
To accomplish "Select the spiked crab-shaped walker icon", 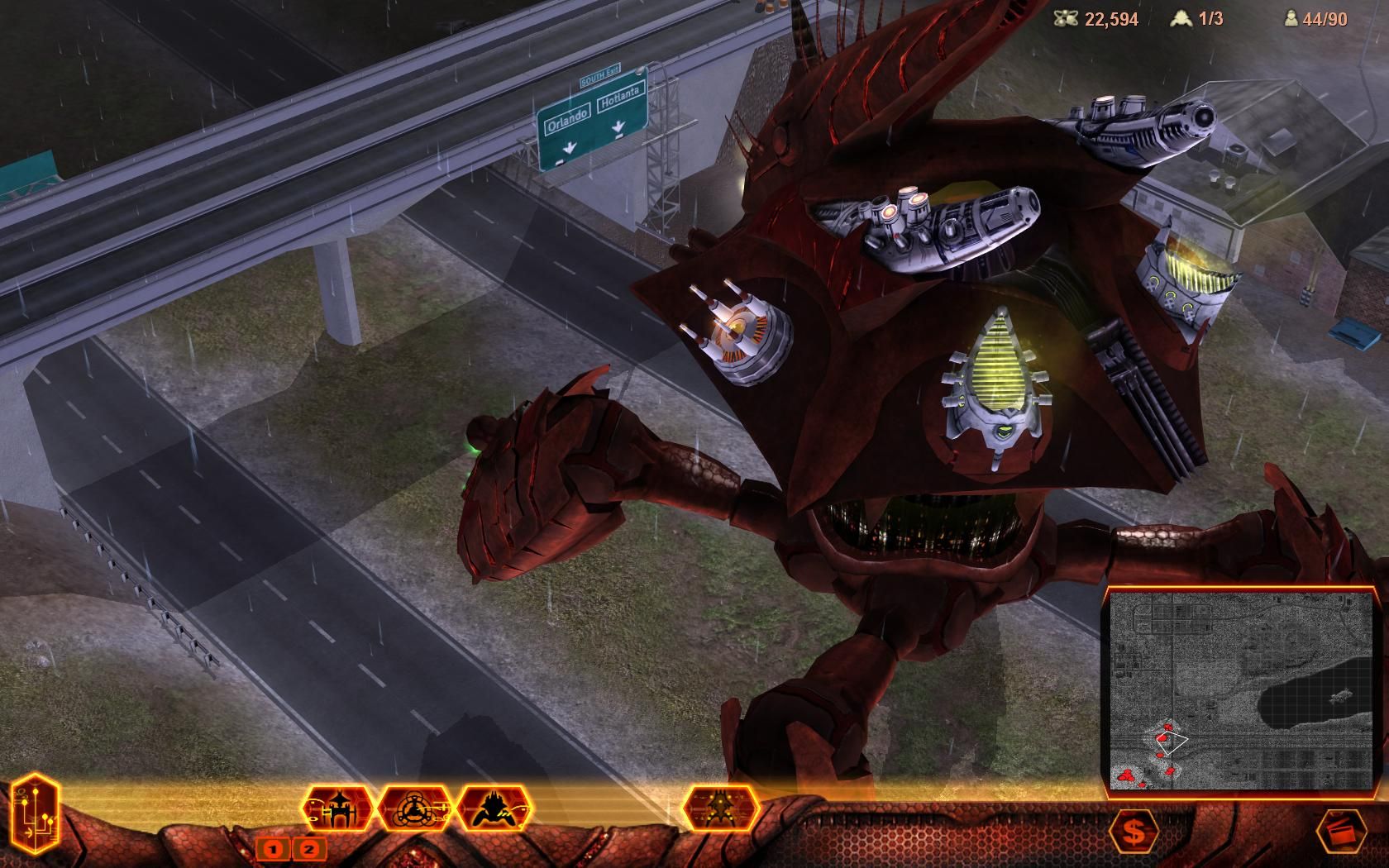I will (x=494, y=808).
